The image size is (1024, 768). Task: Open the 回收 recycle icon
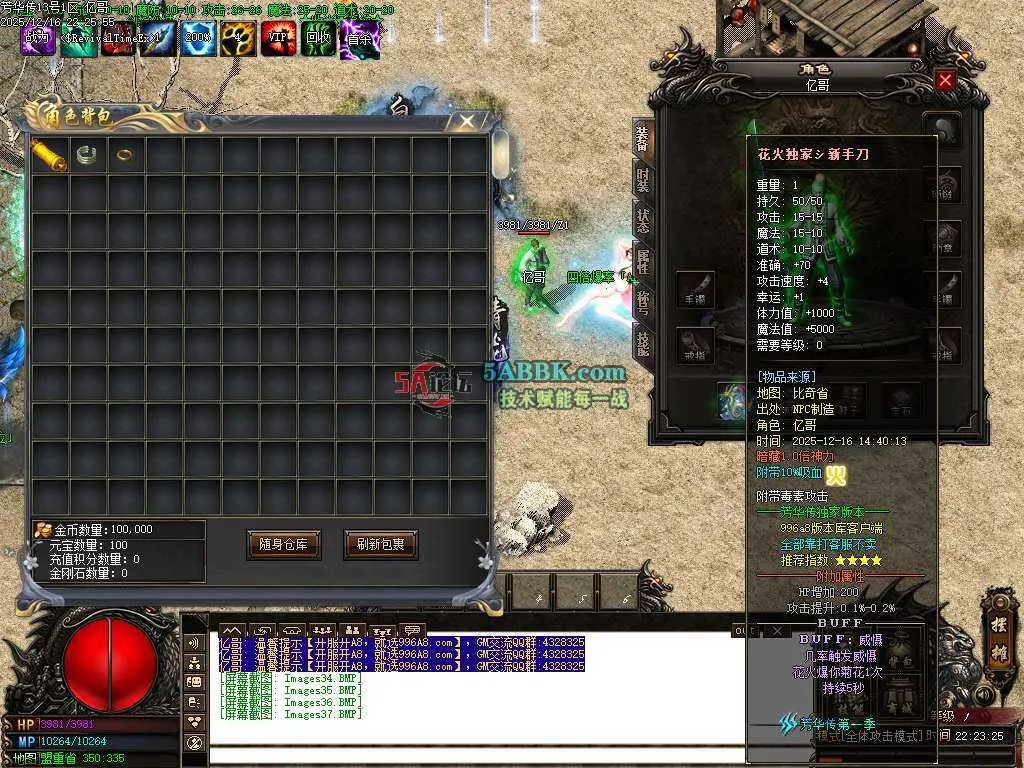[318, 38]
